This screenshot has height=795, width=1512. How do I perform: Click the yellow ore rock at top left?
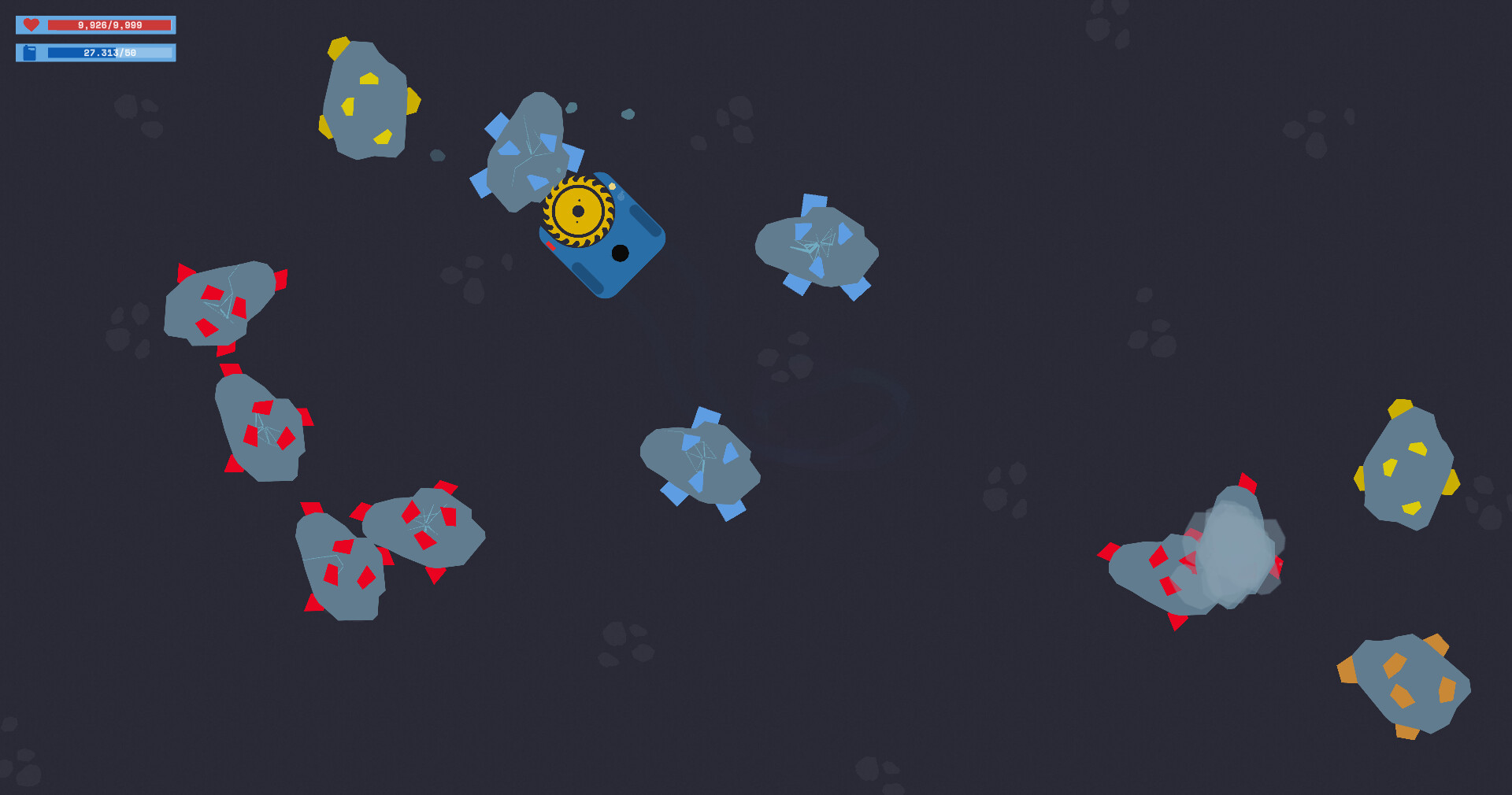(x=366, y=98)
